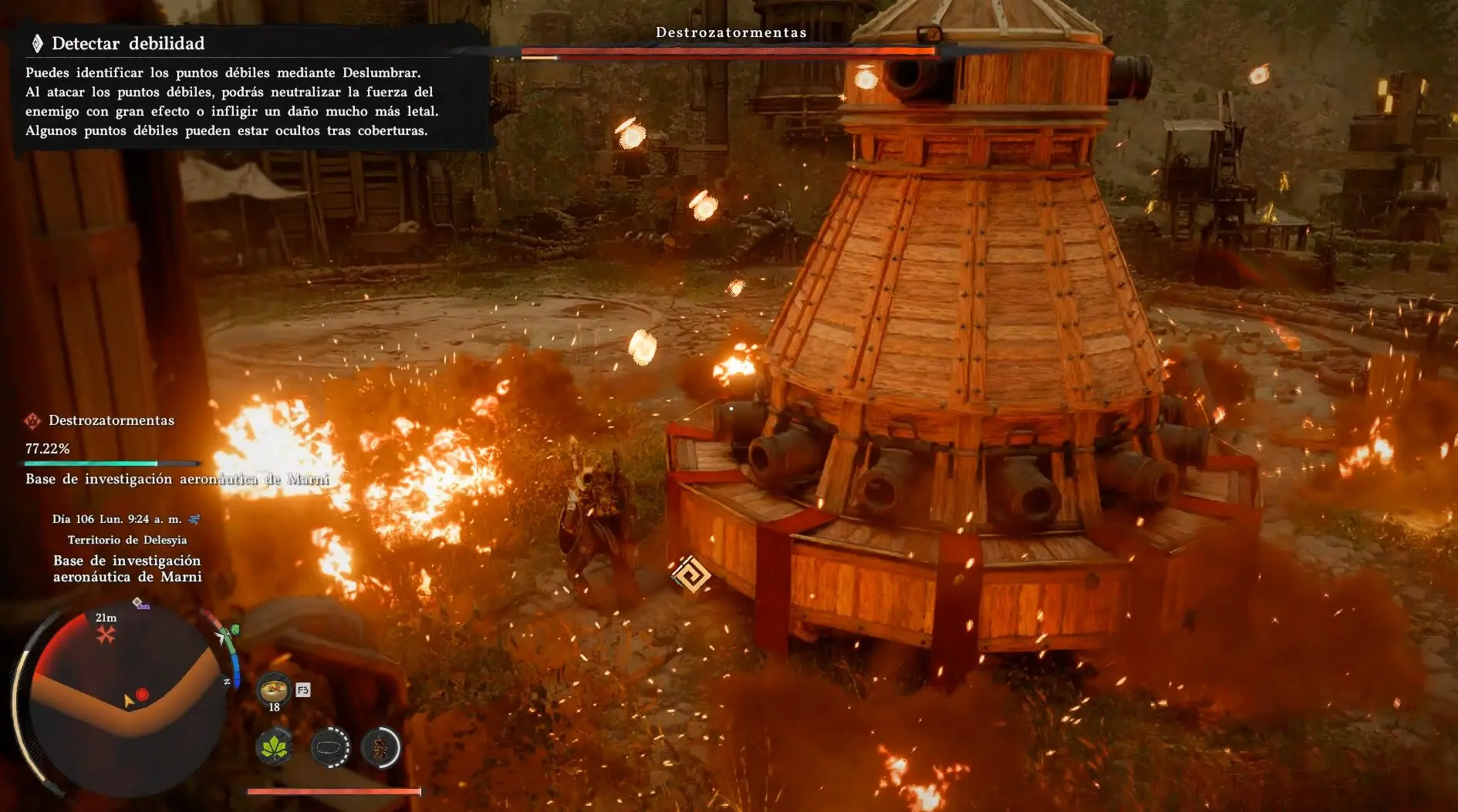Open the Destrozatormentas quest tracker
This screenshot has width=1458, height=812.
point(111,421)
